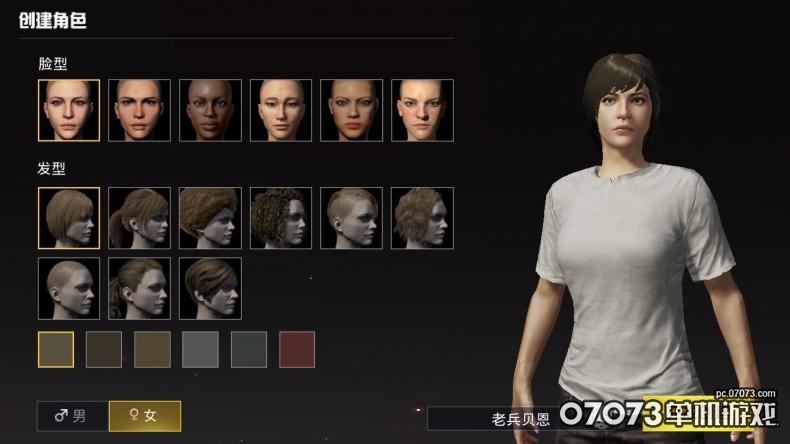Viewport: 790px width, 444px height.
Task: Select the first highlighted face preset
Action: pyautogui.click(x=69, y=110)
